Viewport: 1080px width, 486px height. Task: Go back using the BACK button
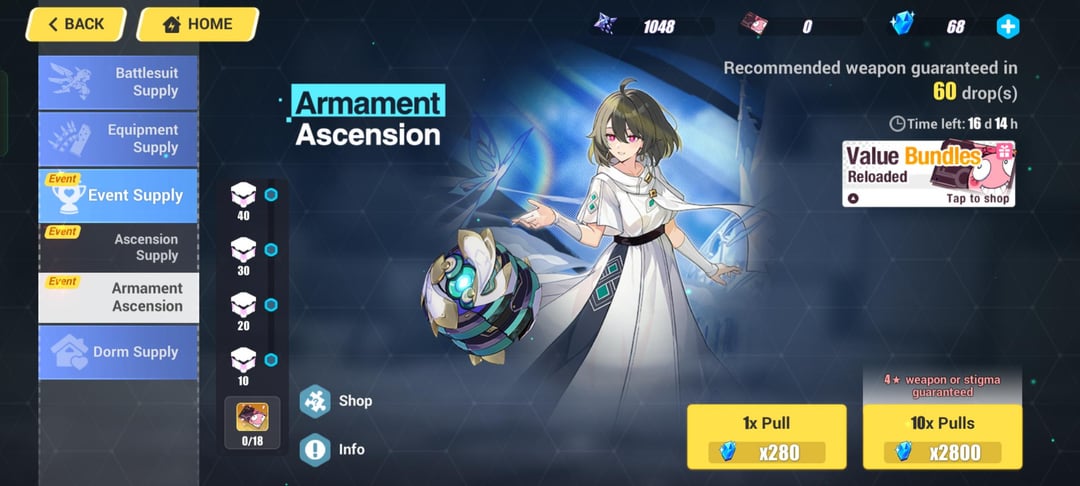(x=75, y=24)
